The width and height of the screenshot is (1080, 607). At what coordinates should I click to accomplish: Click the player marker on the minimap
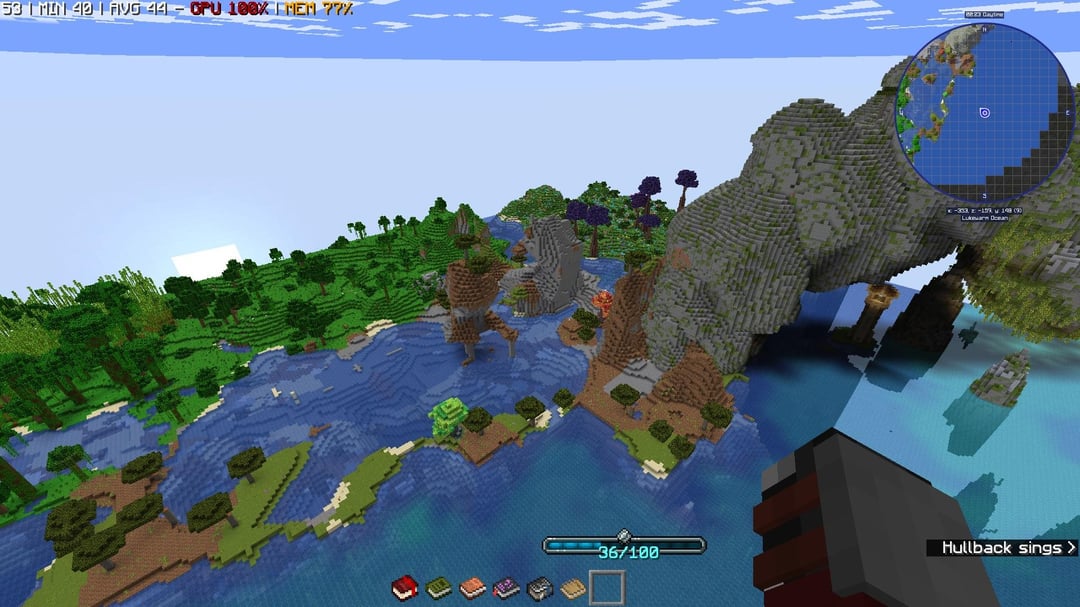[984, 112]
